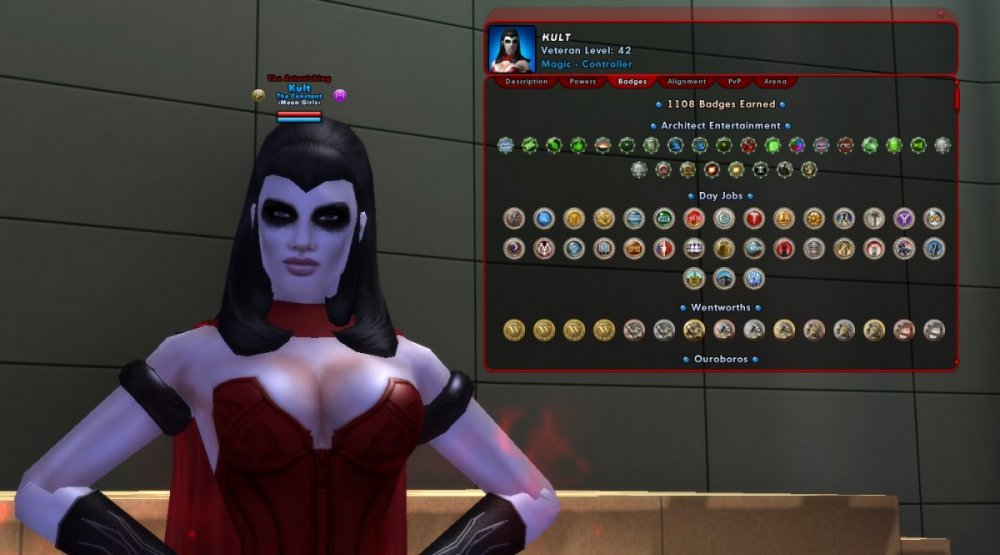Select the purple Y Day Jobs badge

click(904, 218)
